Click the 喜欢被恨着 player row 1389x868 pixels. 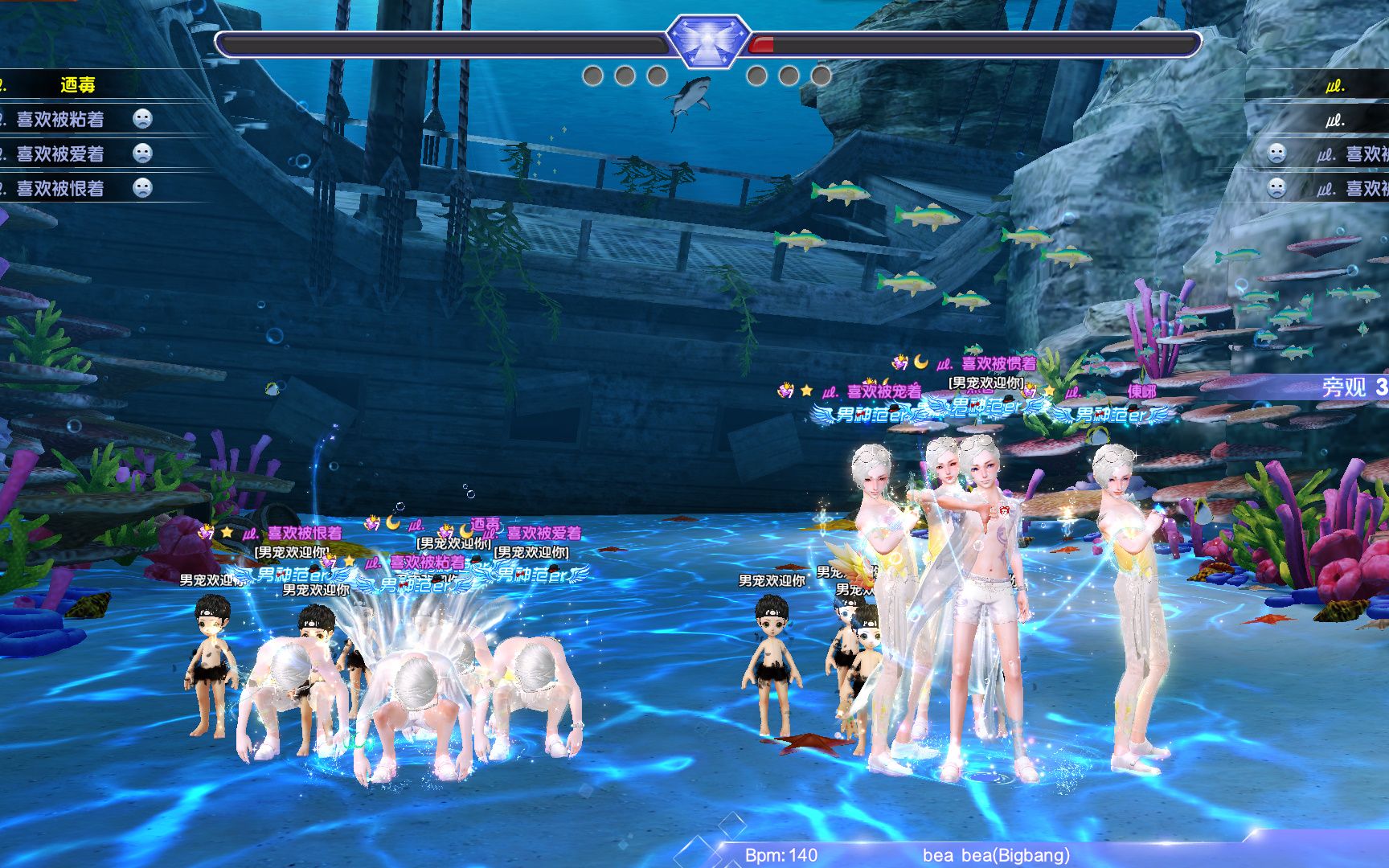[61, 188]
